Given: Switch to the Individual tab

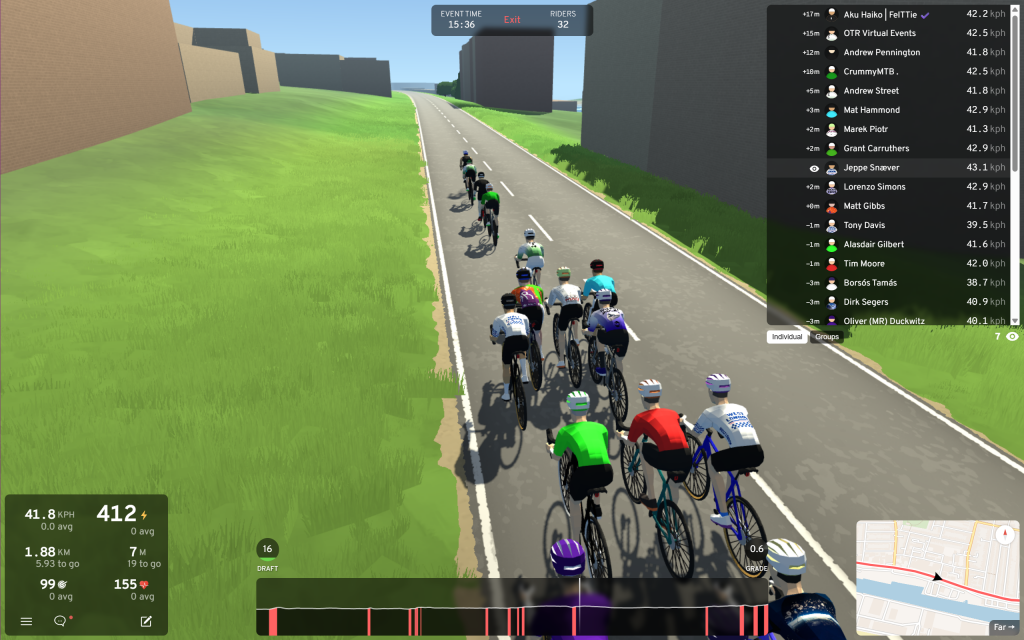Looking at the screenshot, I should [787, 337].
